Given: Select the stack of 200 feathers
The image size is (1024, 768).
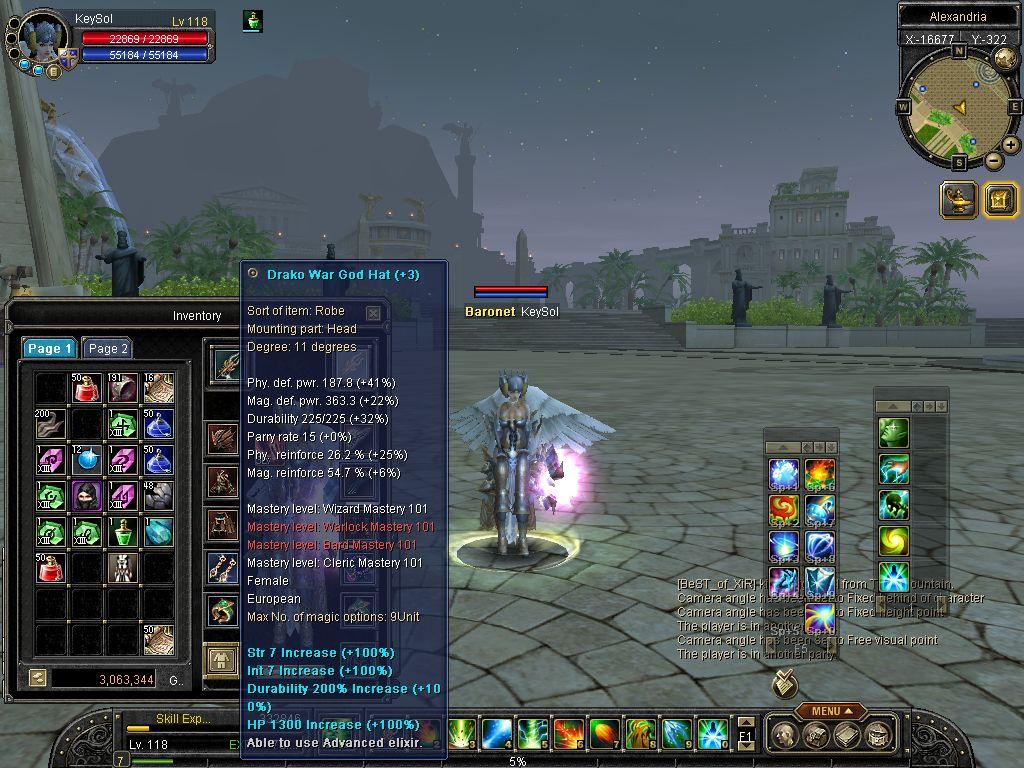Looking at the screenshot, I should pos(50,423).
